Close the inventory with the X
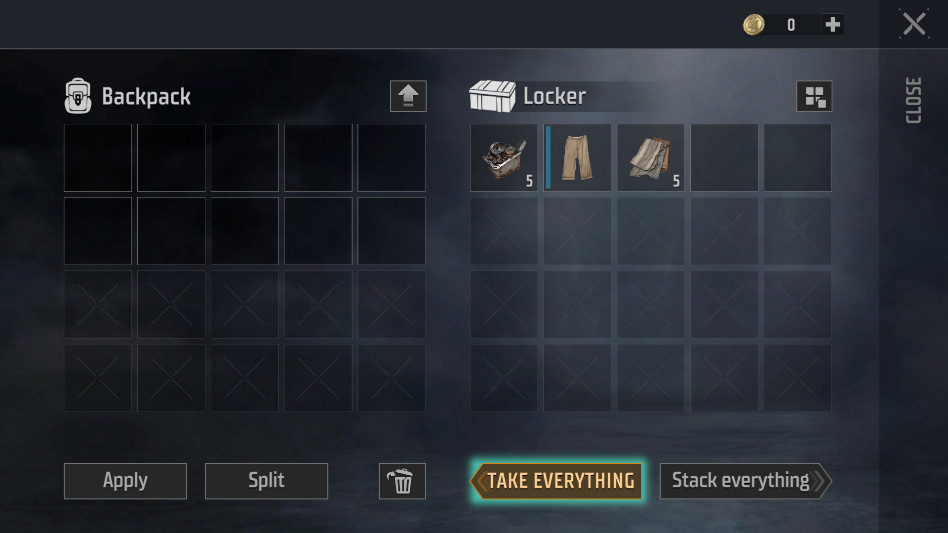Viewport: 948px width, 533px height. (x=914, y=24)
